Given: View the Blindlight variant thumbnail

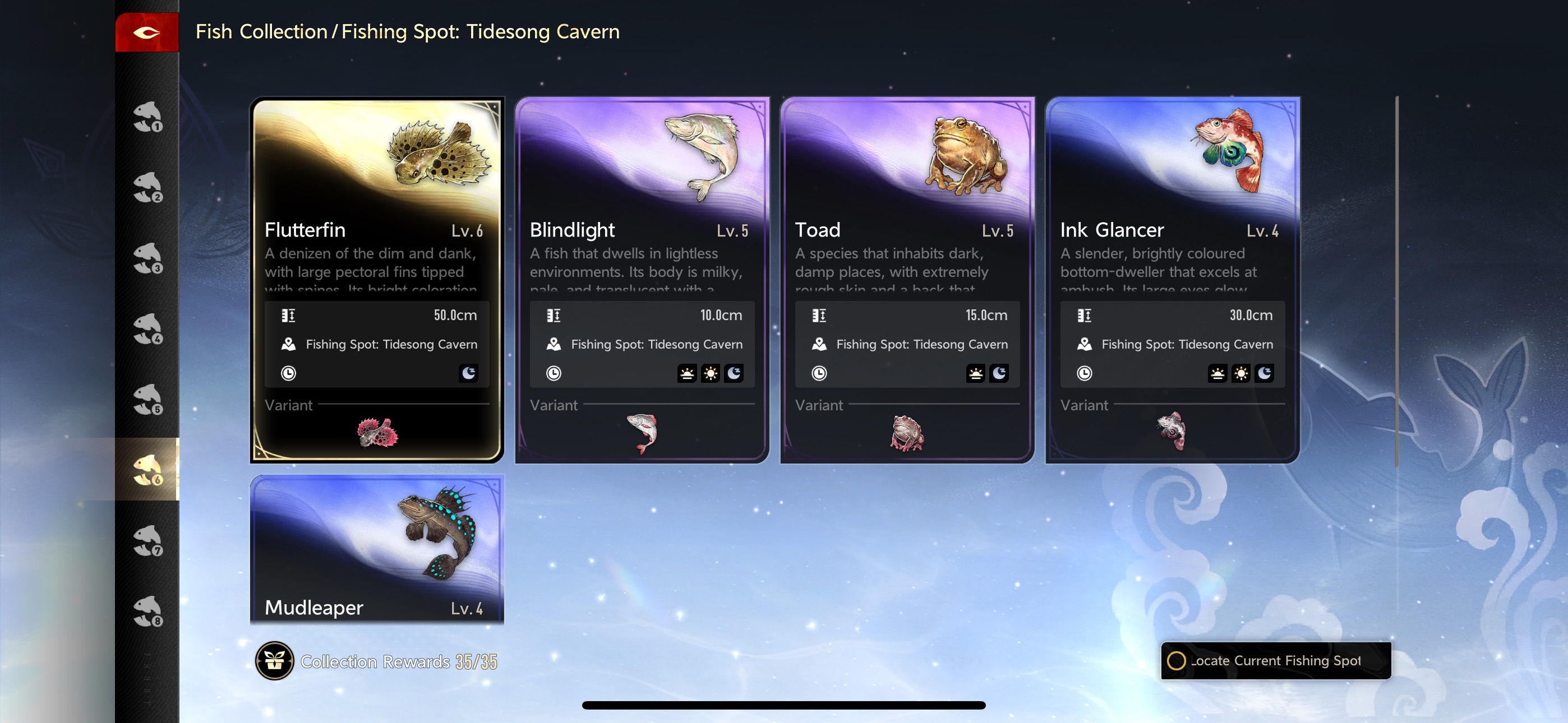Looking at the screenshot, I should click(642, 433).
